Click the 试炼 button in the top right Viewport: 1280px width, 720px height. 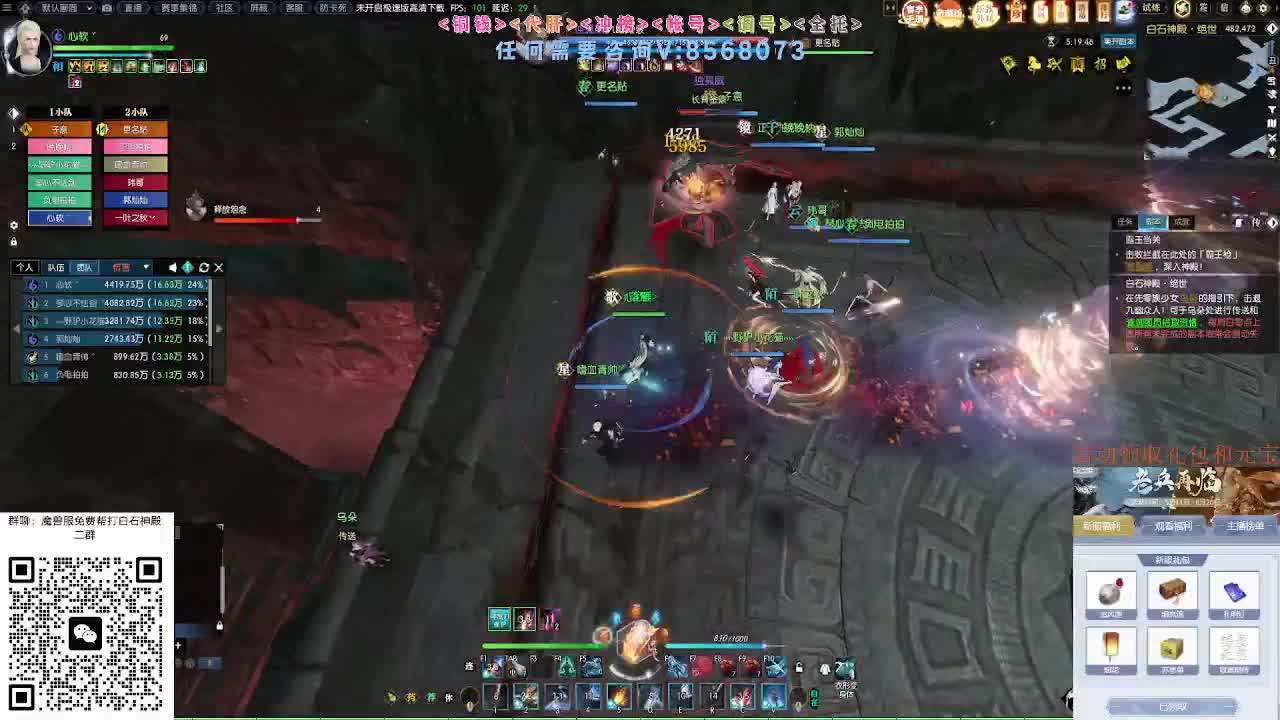click(x=1151, y=8)
